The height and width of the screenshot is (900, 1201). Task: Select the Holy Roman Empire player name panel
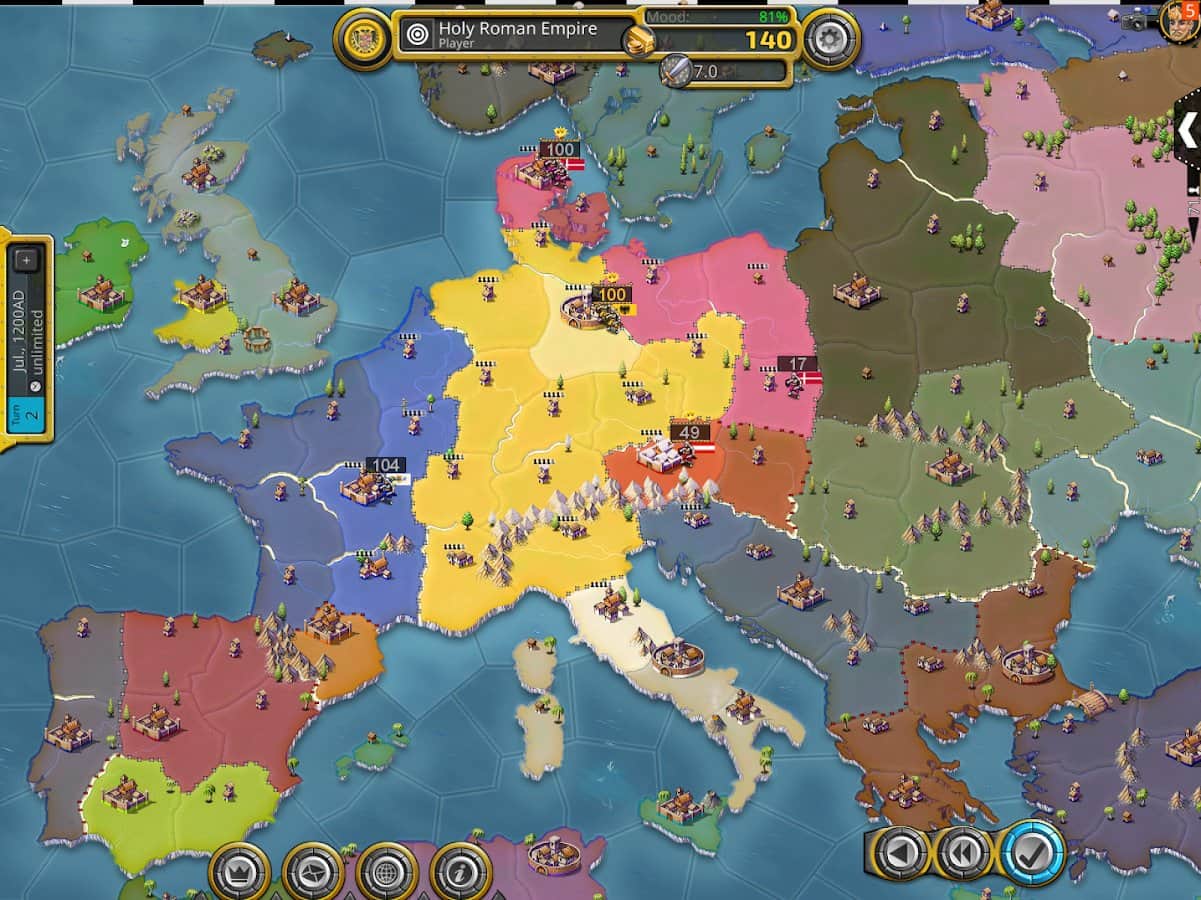(515, 35)
